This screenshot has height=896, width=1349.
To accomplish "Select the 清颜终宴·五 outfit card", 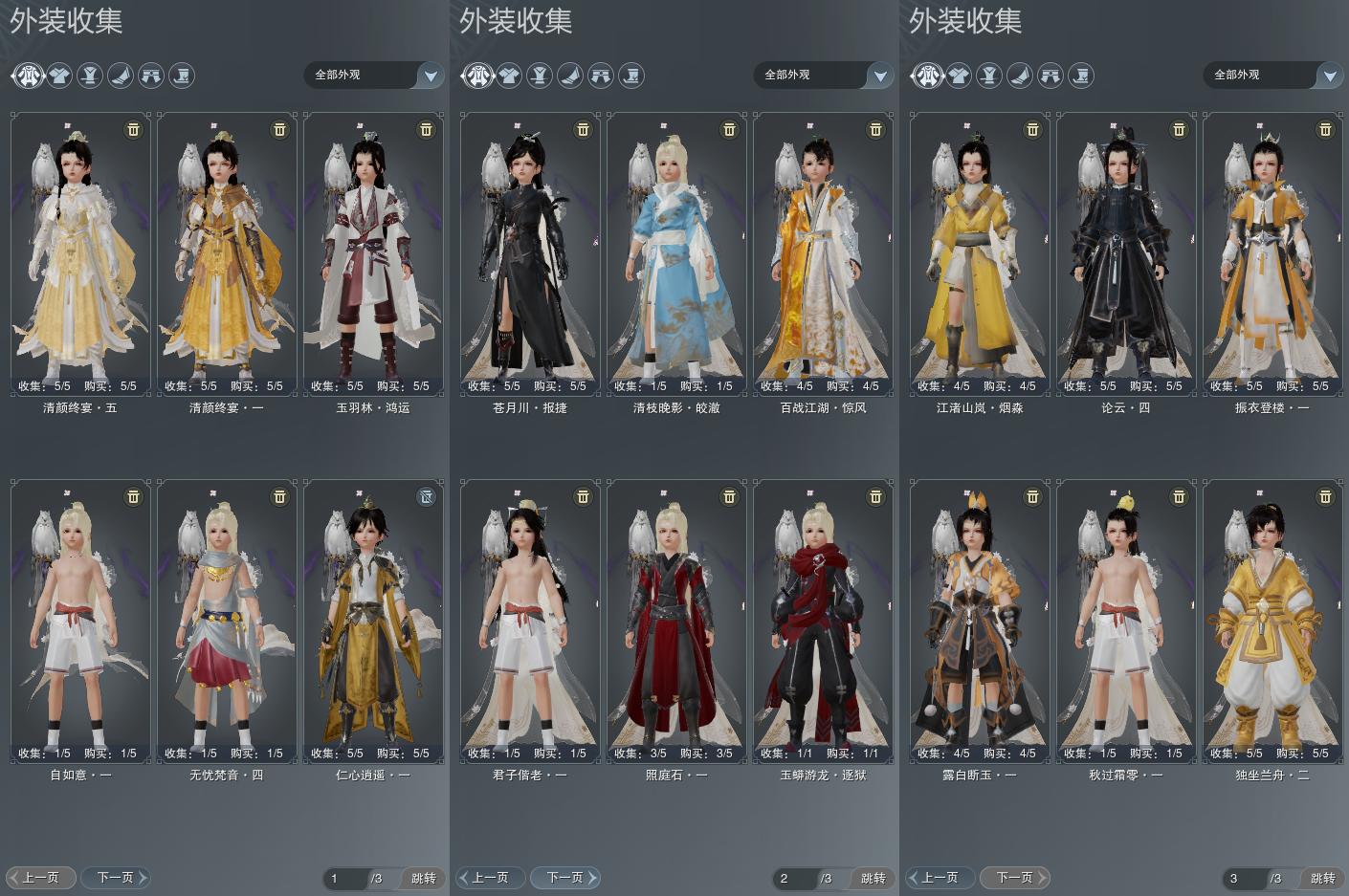I will tap(80, 253).
